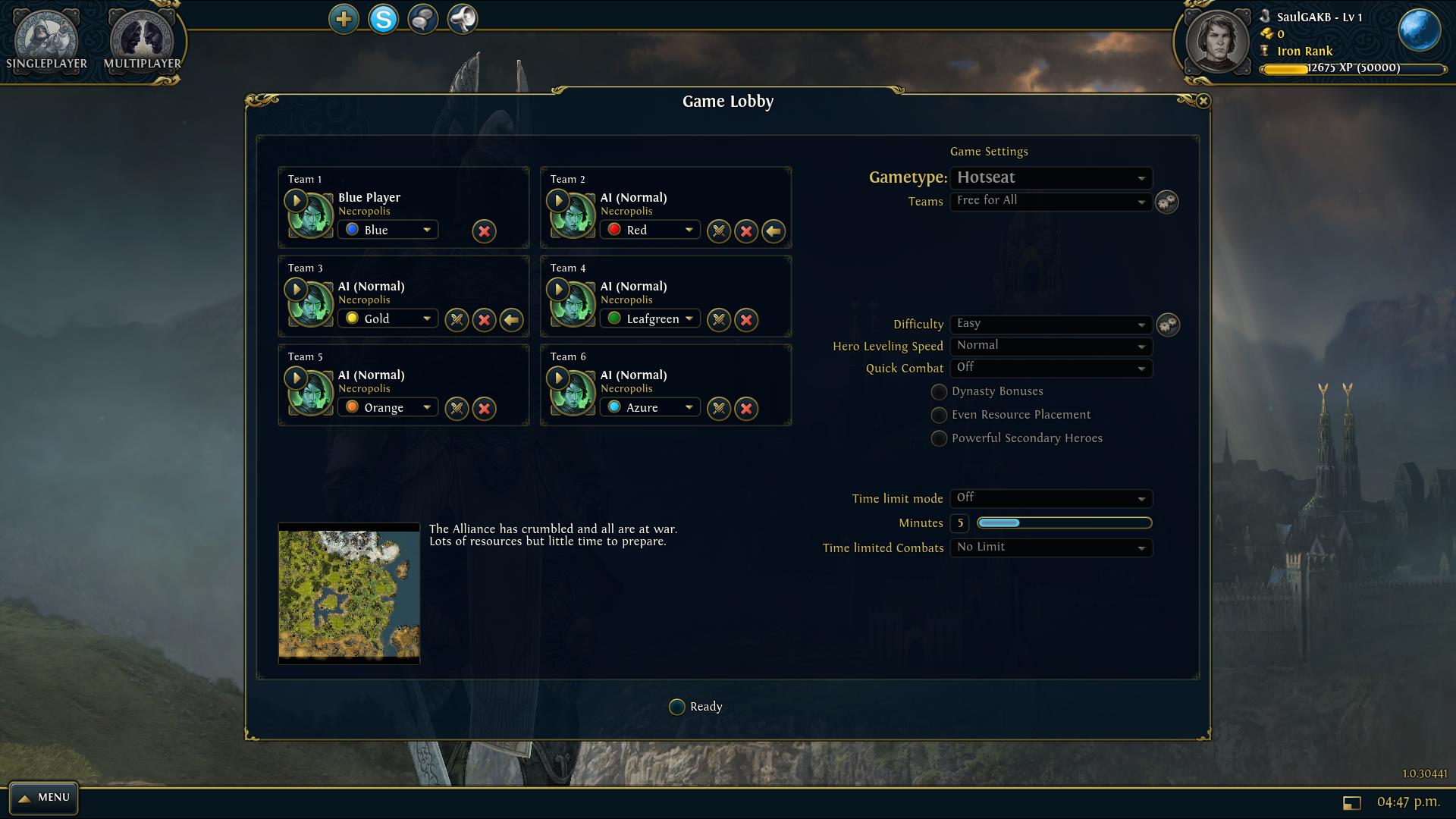Viewport: 1456px width, 819px height.
Task: Click the Skype icon in top toolbar
Action: point(383,19)
